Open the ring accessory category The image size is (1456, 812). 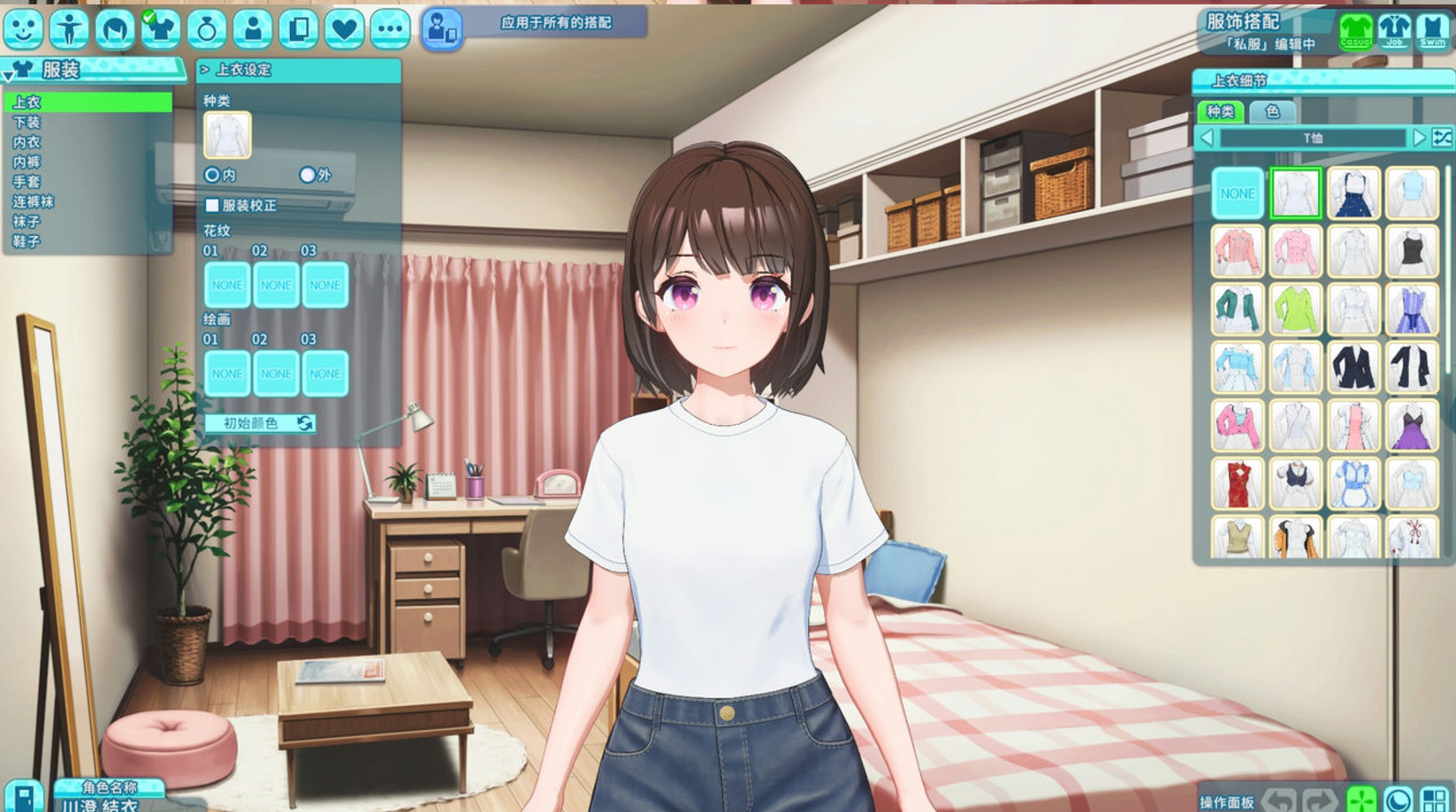point(207,29)
